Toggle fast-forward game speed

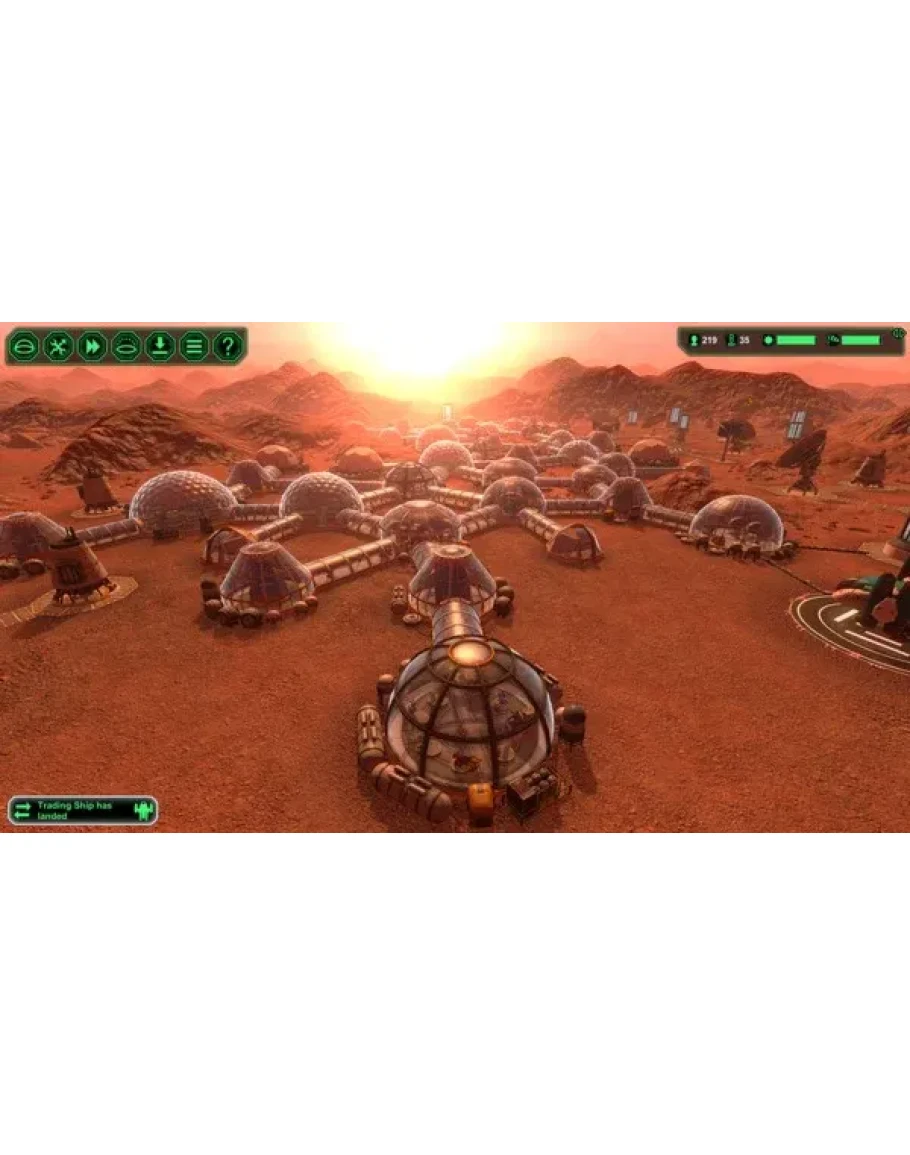(x=92, y=347)
